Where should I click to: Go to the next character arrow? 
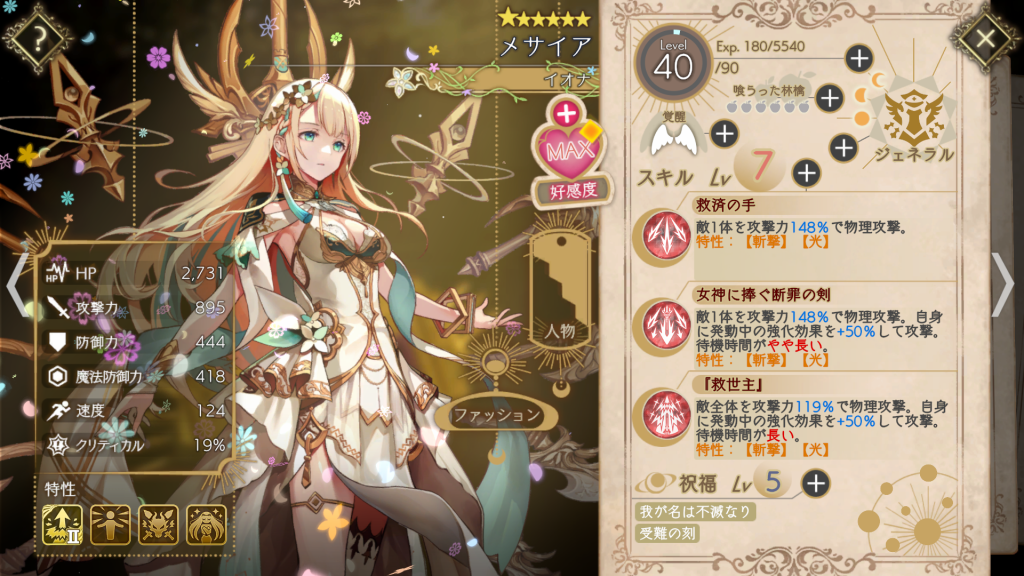pyautogui.click(x=1002, y=283)
